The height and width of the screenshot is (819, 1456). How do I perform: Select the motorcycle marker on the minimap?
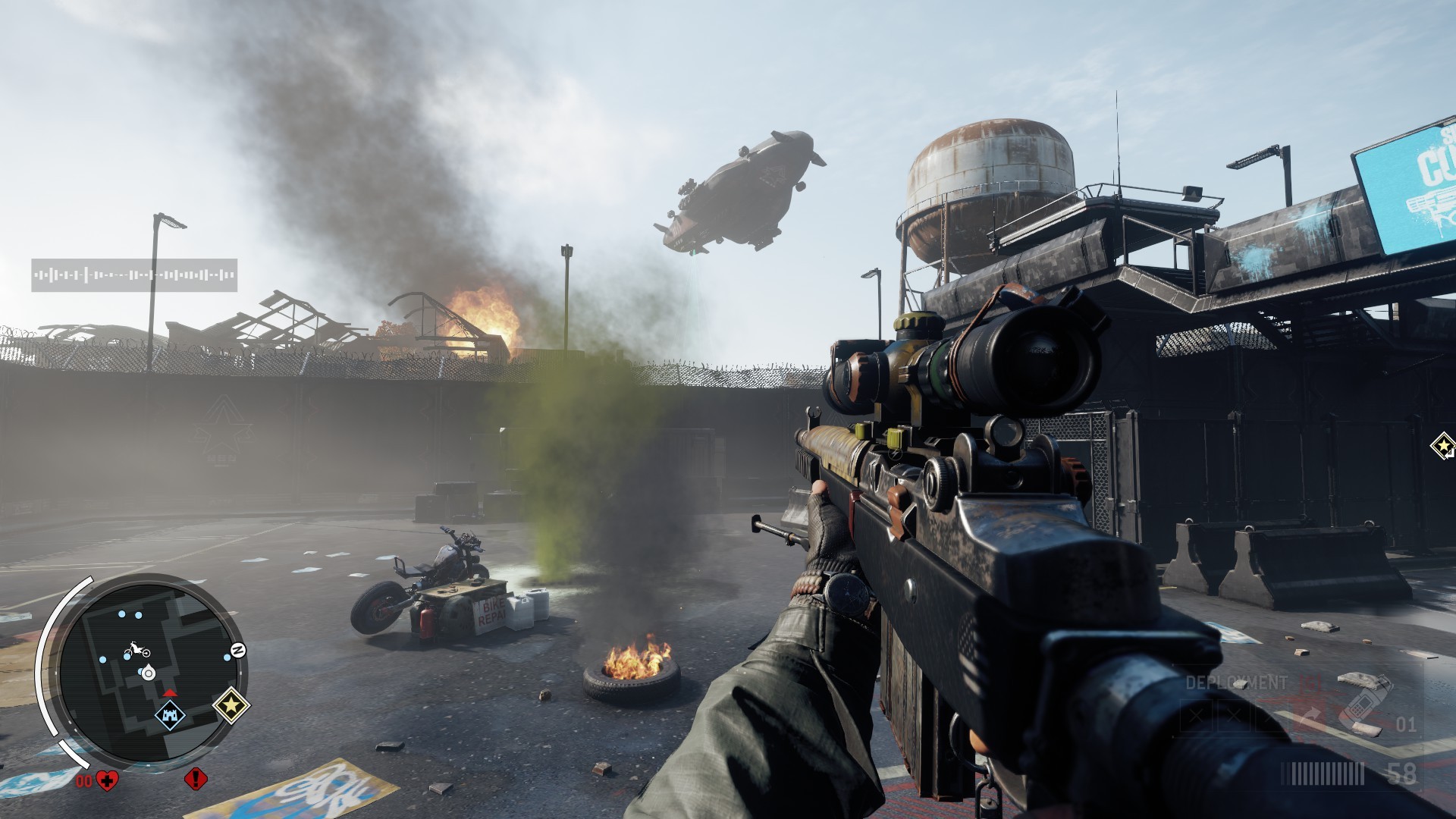(136, 650)
